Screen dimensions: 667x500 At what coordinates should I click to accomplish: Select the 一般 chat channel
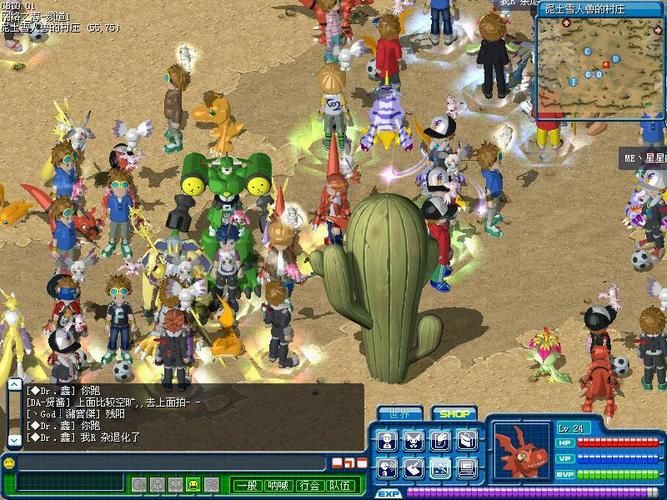[x=247, y=485]
